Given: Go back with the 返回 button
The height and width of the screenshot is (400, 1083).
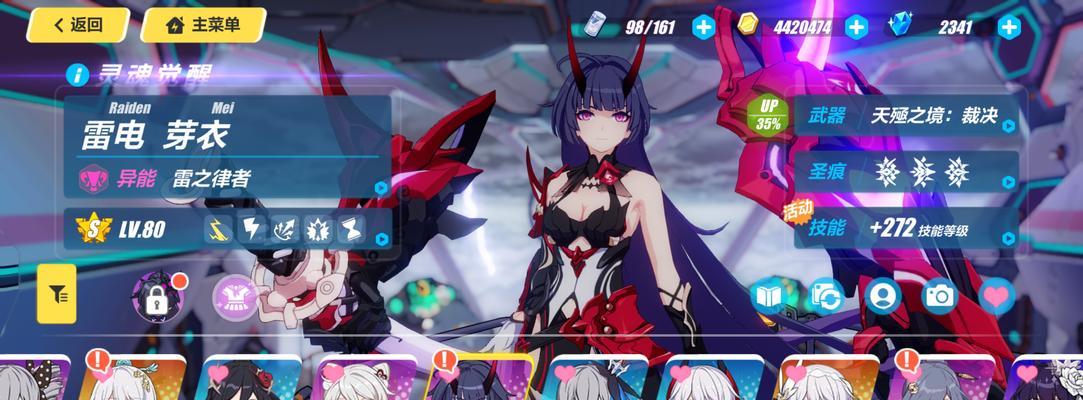Looking at the screenshot, I should 78,25.
